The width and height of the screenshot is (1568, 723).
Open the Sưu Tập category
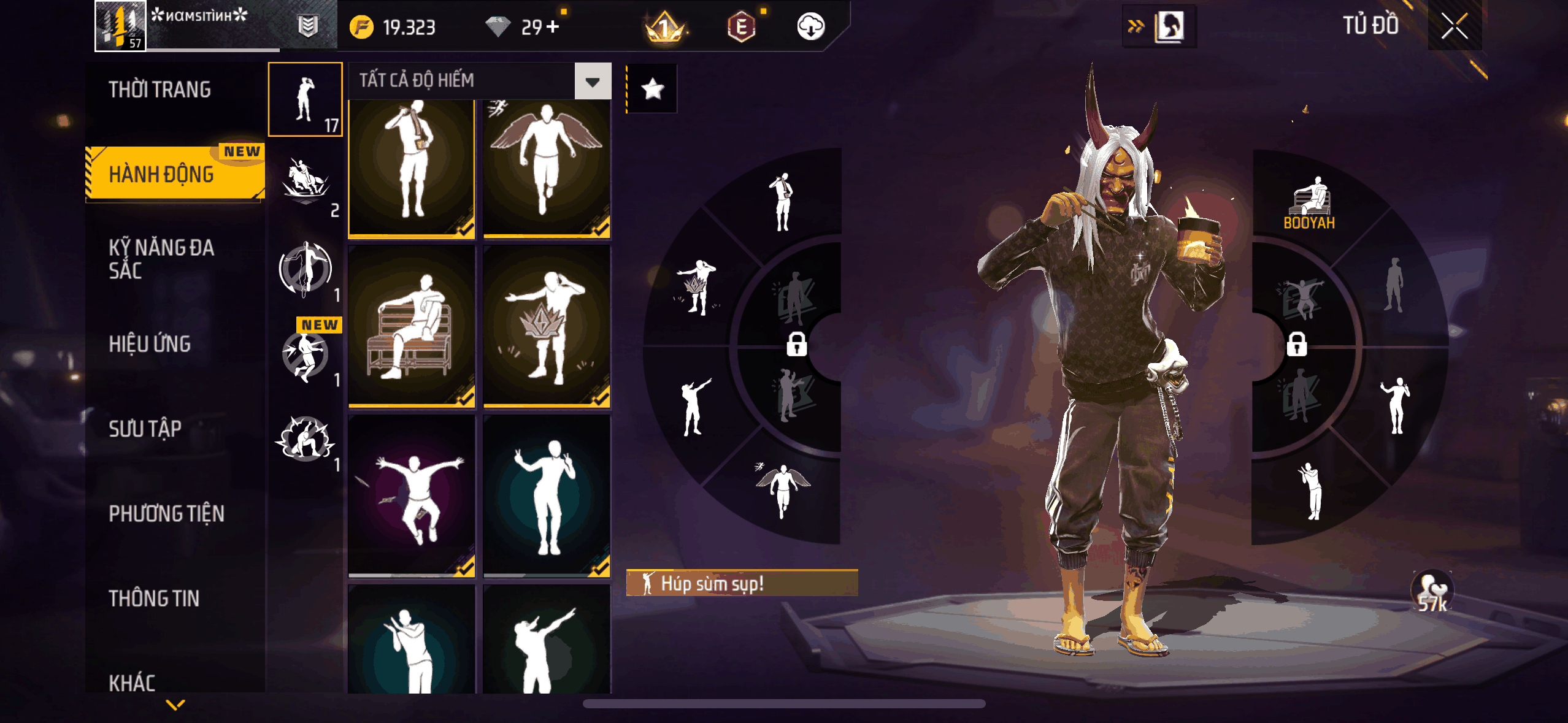[x=145, y=429]
